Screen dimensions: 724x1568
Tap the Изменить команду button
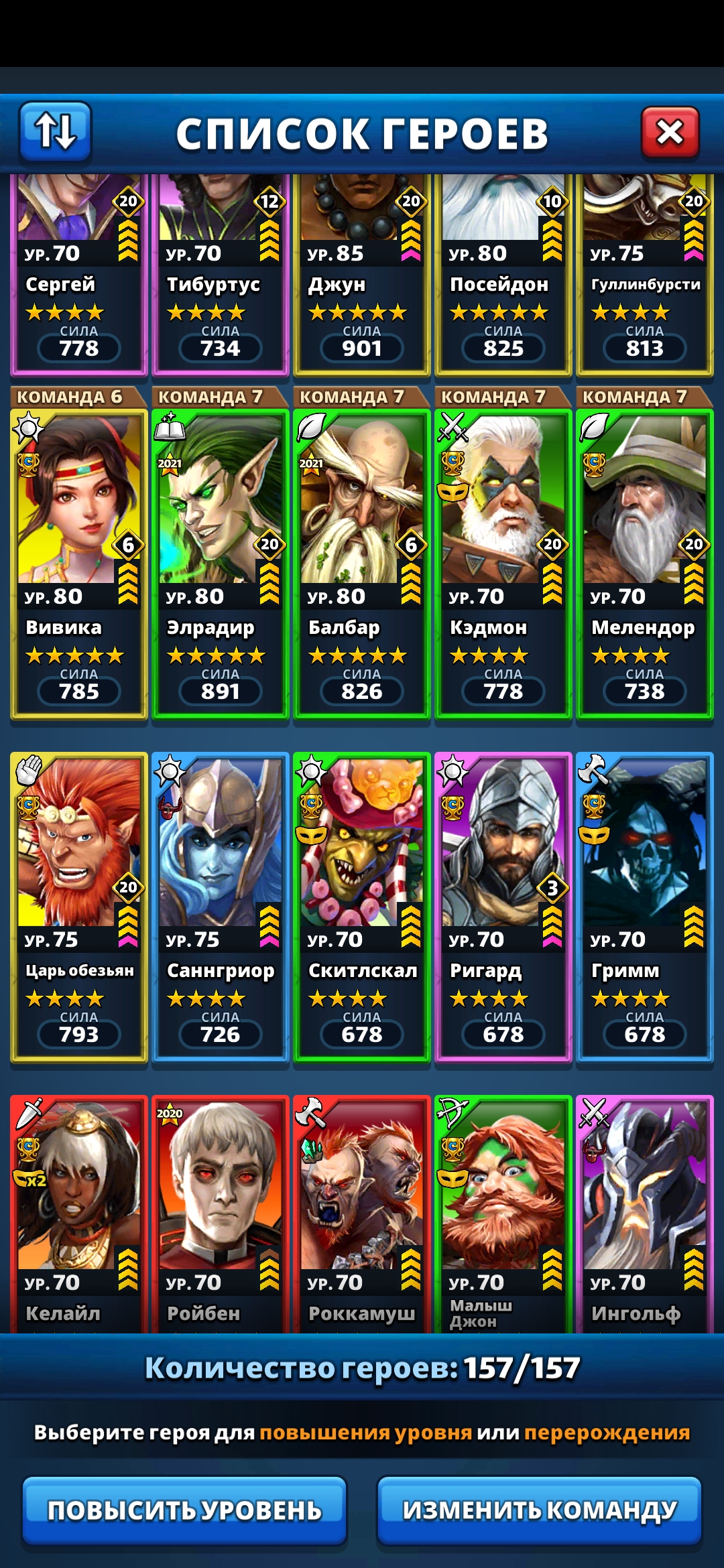(539, 1510)
